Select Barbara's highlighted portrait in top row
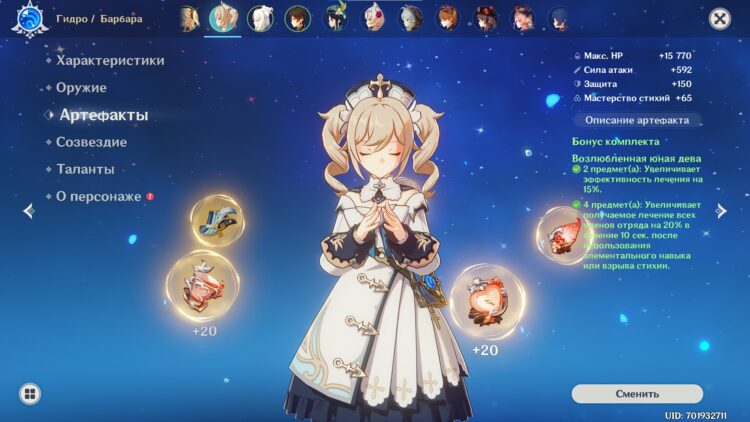750x422 pixels. (x=221, y=18)
